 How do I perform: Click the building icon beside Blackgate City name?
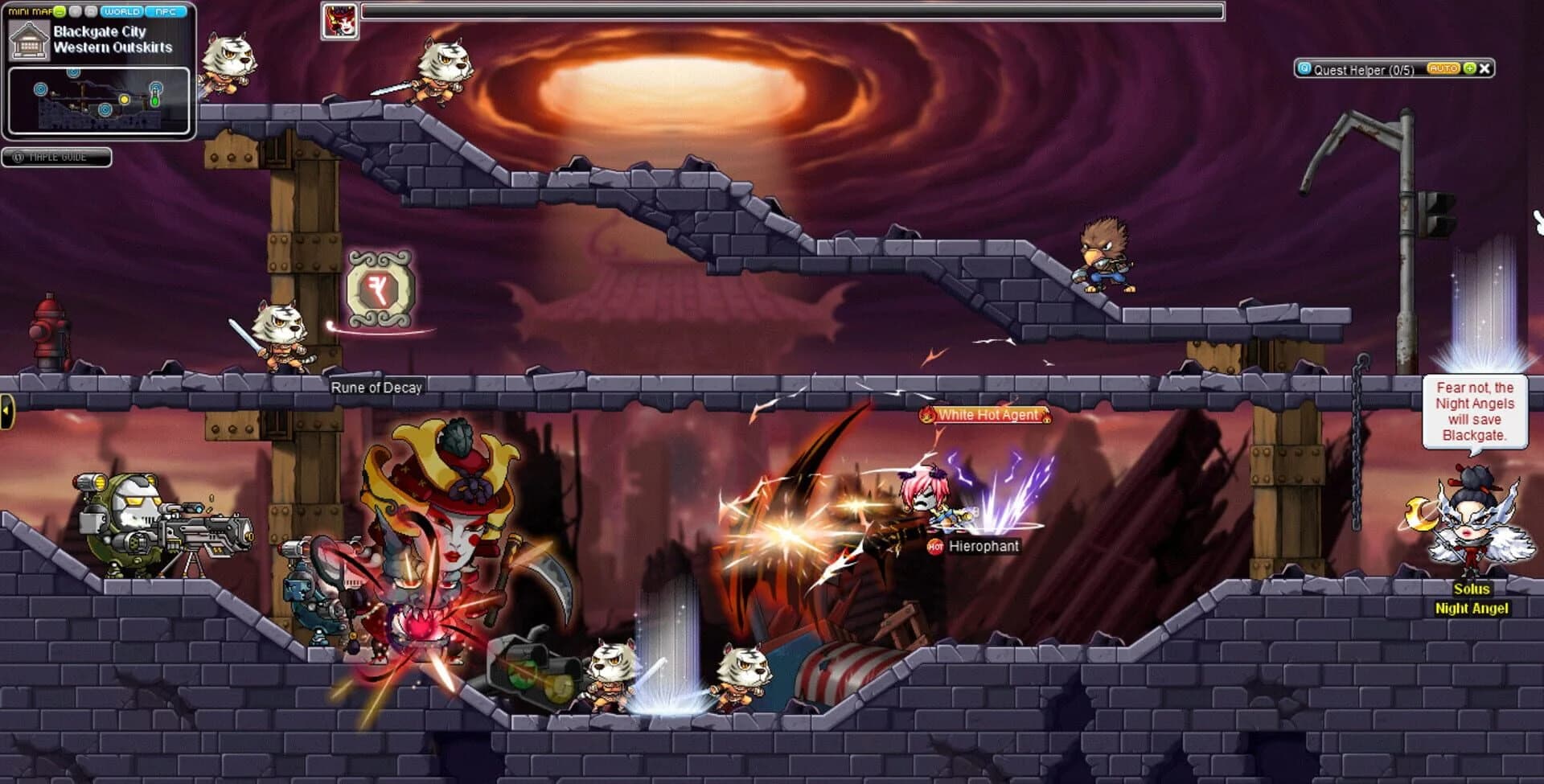30,40
